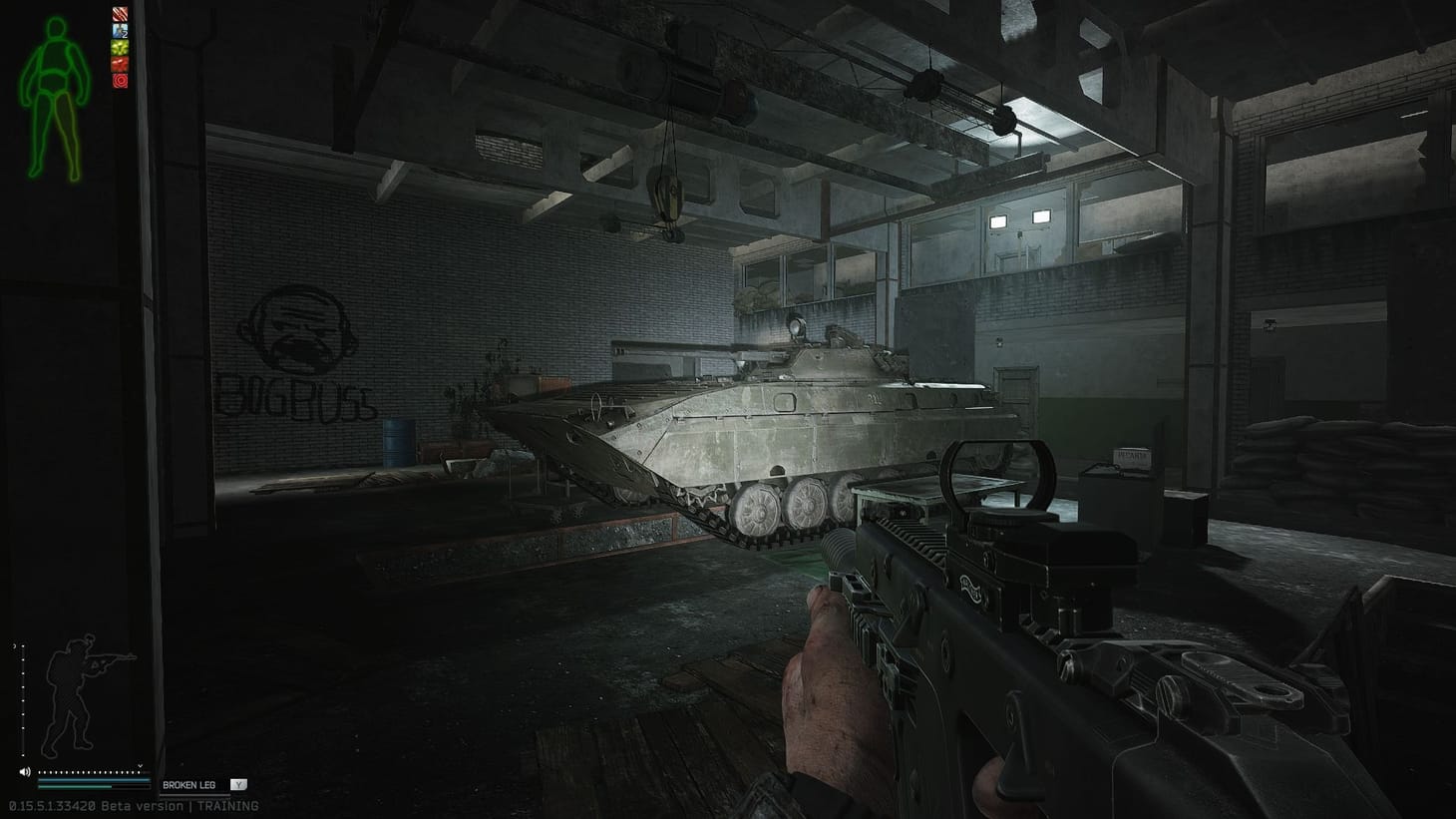Mute game audio with the speaker icon
Image resolution: width=1456 pixels, height=819 pixels.
pyautogui.click(x=25, y=772)
